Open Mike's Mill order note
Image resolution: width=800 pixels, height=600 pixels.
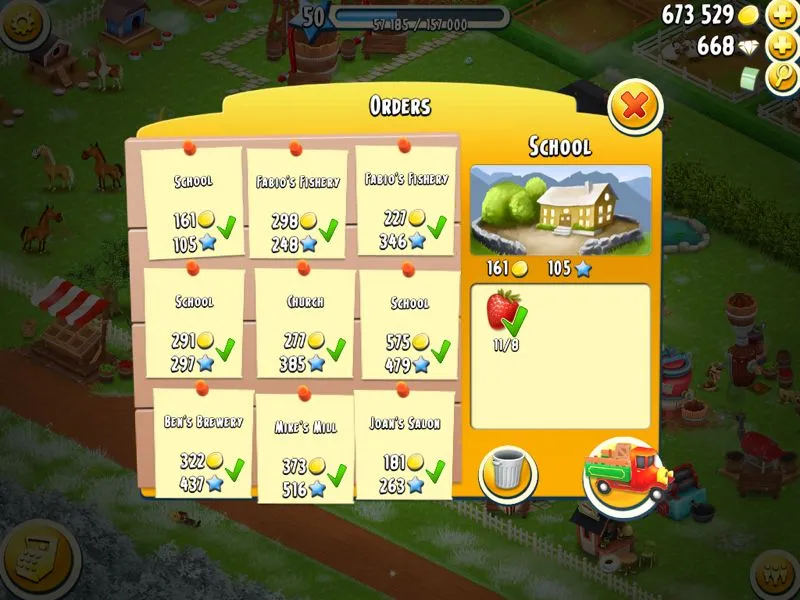click(305, 448)
